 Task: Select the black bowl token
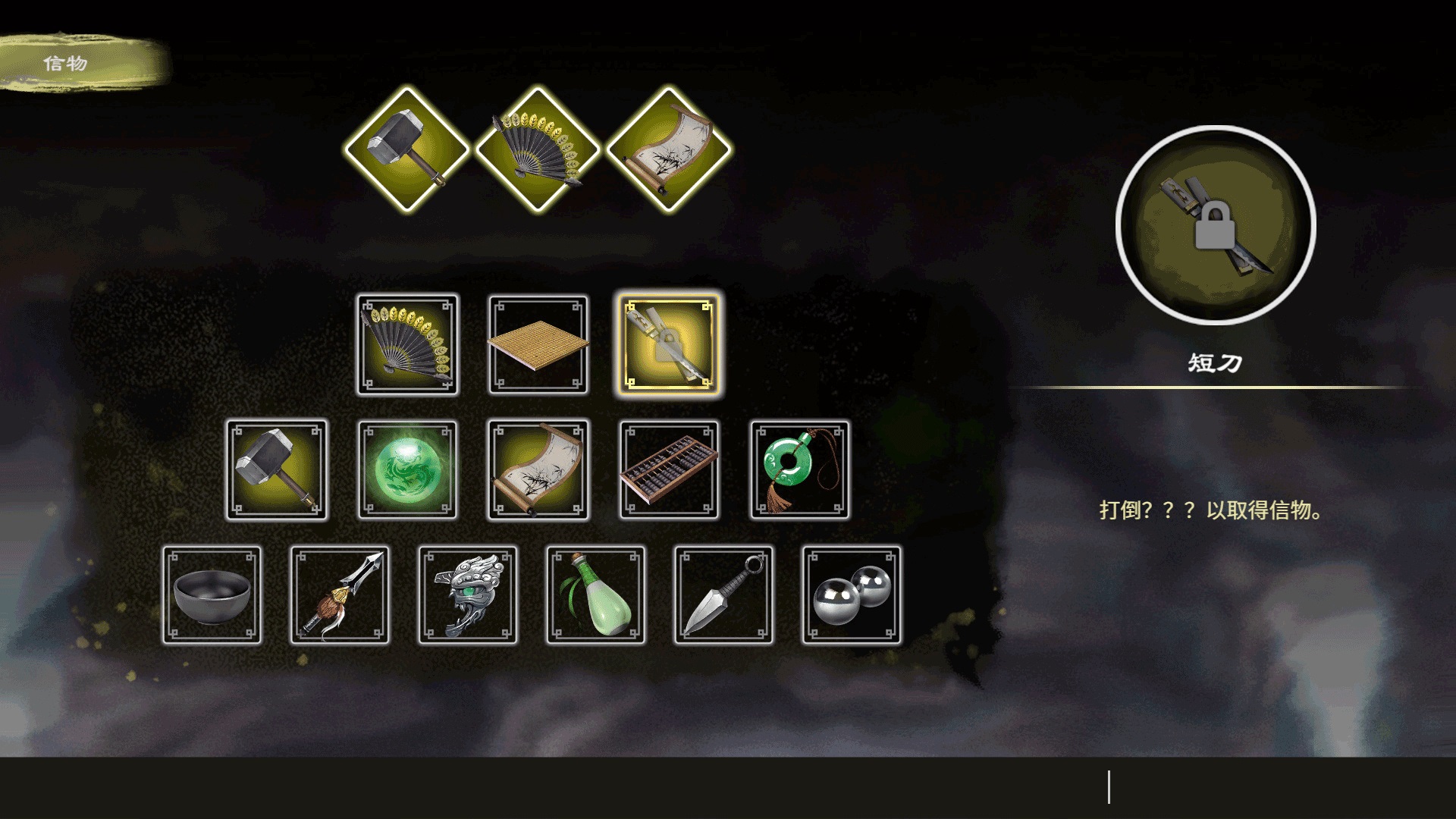pos(212,595)
